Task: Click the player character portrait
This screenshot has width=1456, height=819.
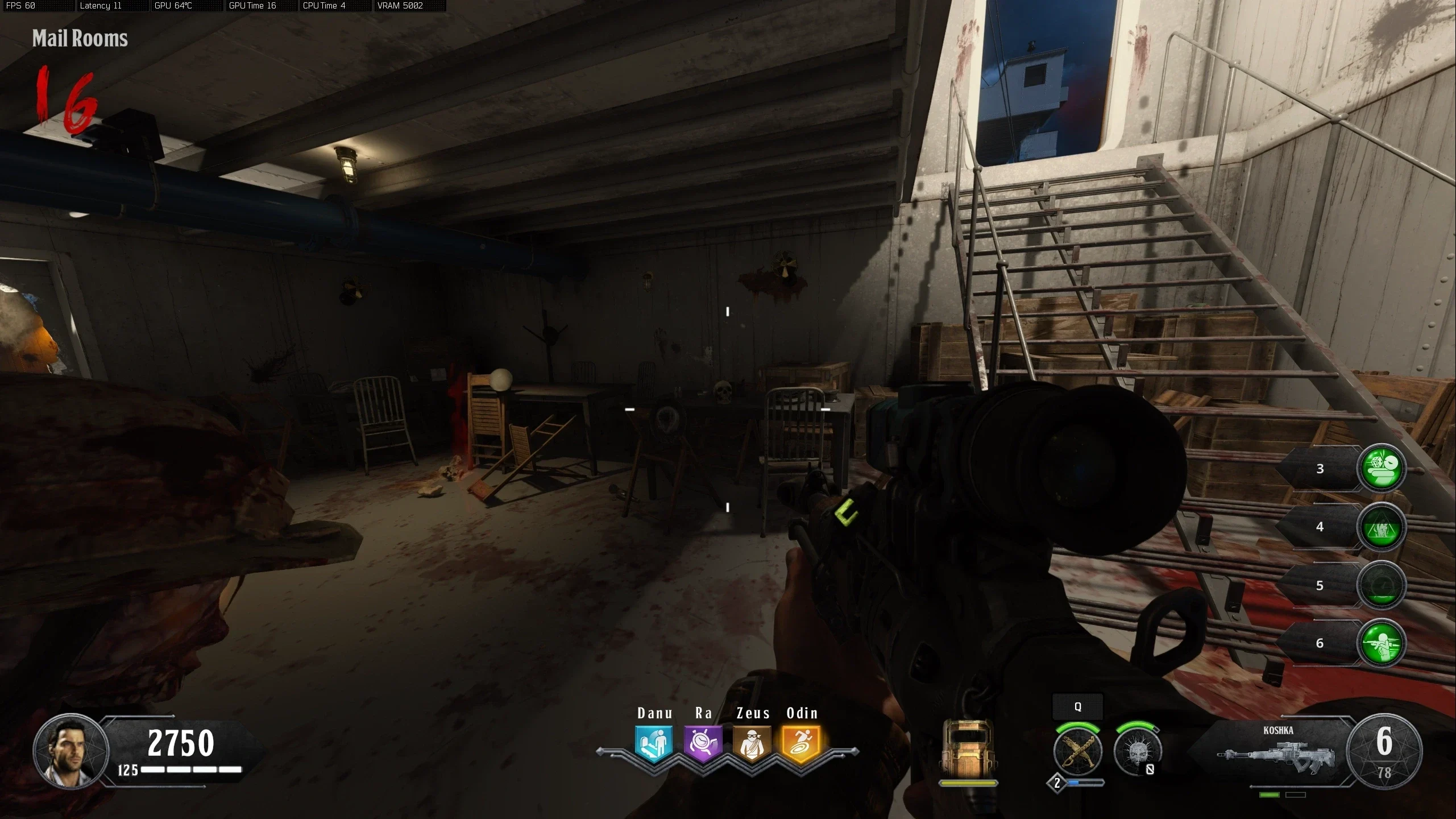Action: click(71, 751)
